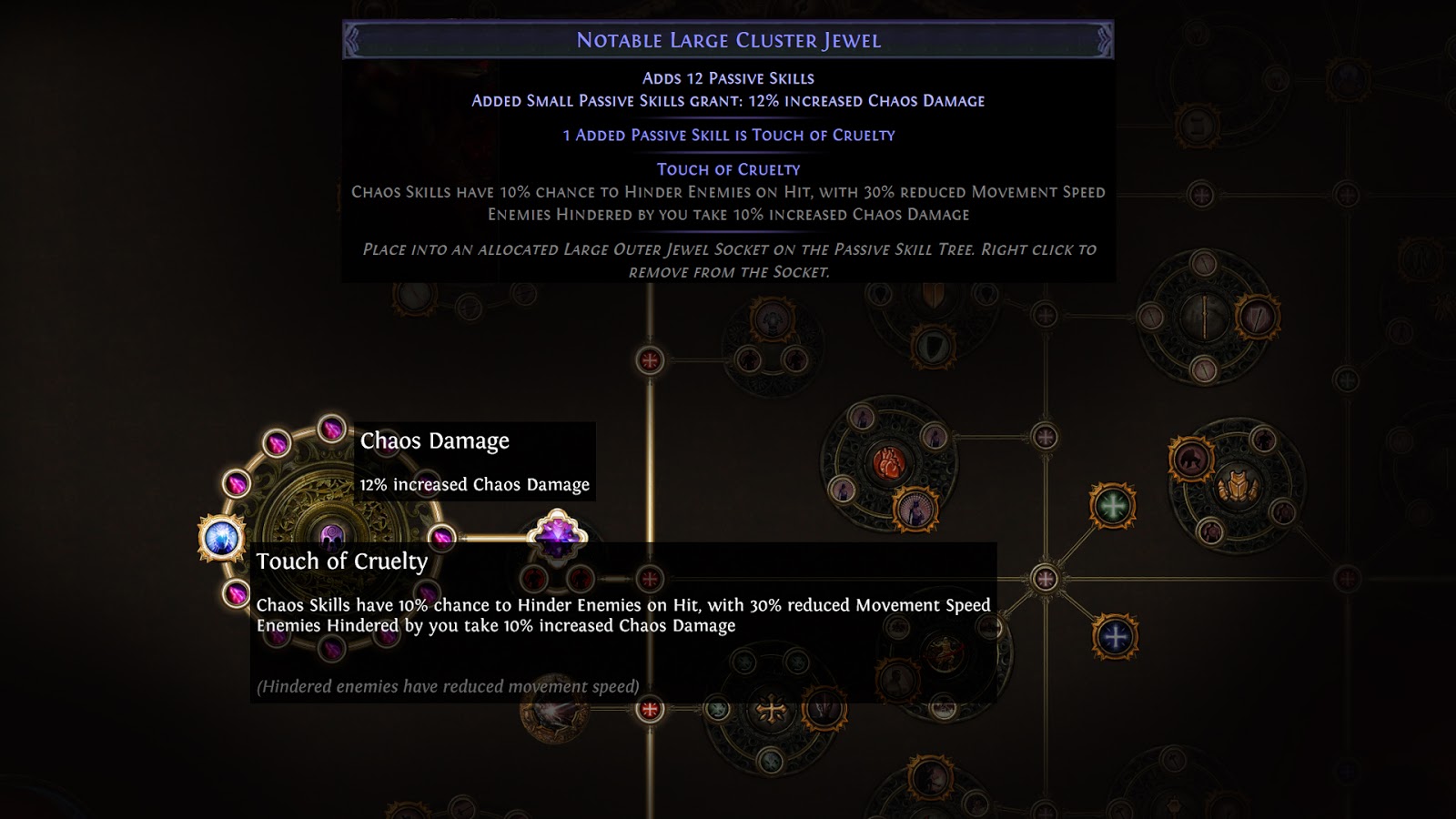
Task: Click the skull icon at the cluster jewel center
Action: tap(332, 535)
